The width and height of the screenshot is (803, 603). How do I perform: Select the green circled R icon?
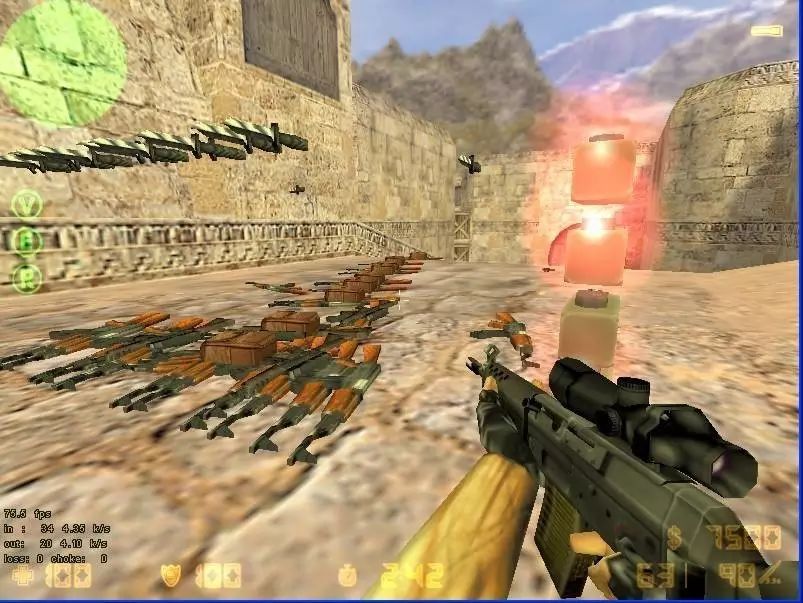click(27, 275)
